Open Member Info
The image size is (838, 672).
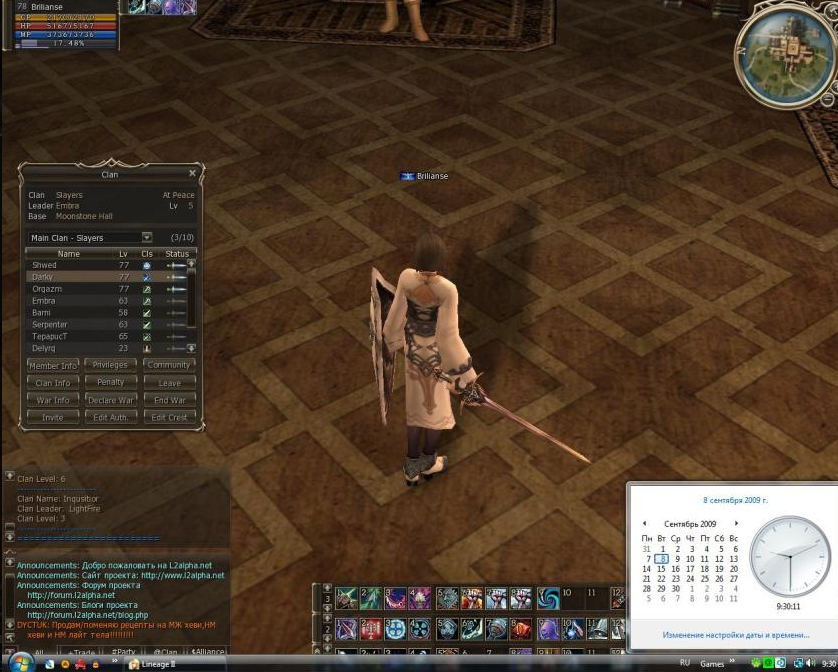click(x=53, y=365)
